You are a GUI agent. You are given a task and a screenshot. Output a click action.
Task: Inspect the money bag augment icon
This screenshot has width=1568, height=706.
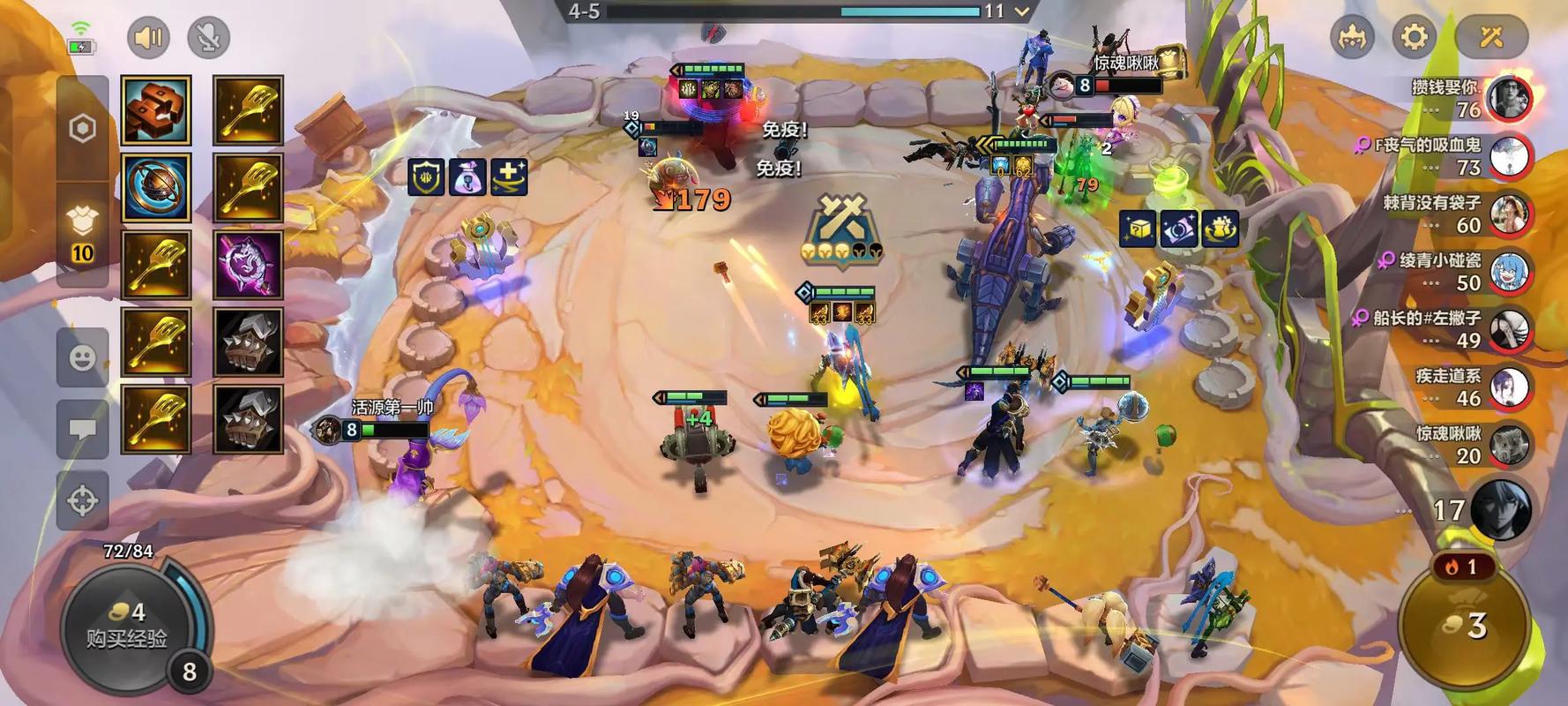468,177
